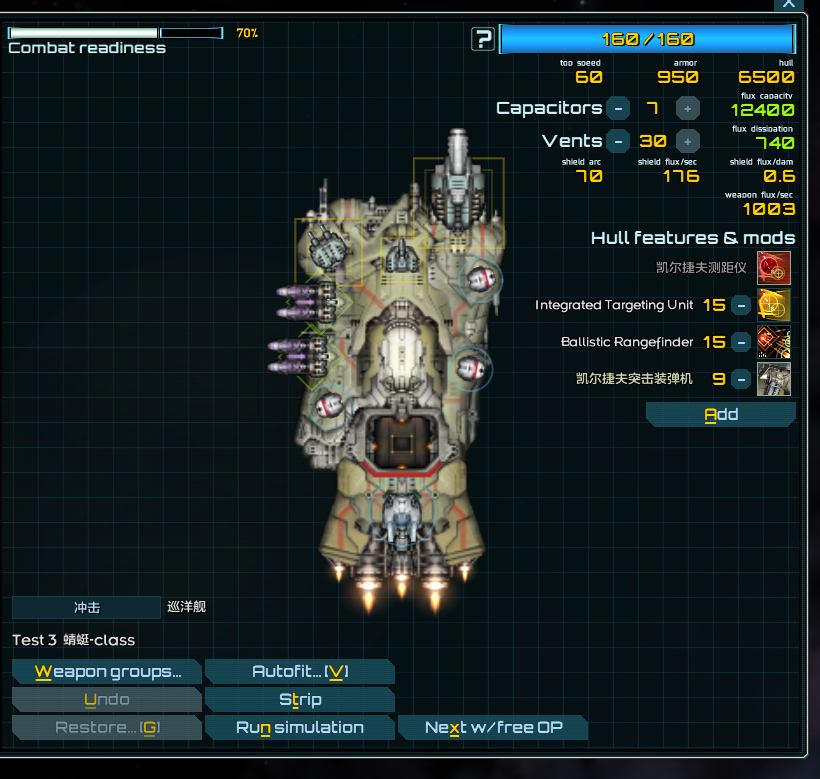This screenshot has height=779, width=820.
Task: Open the question mark help button
Action: [x=484, y=40]
